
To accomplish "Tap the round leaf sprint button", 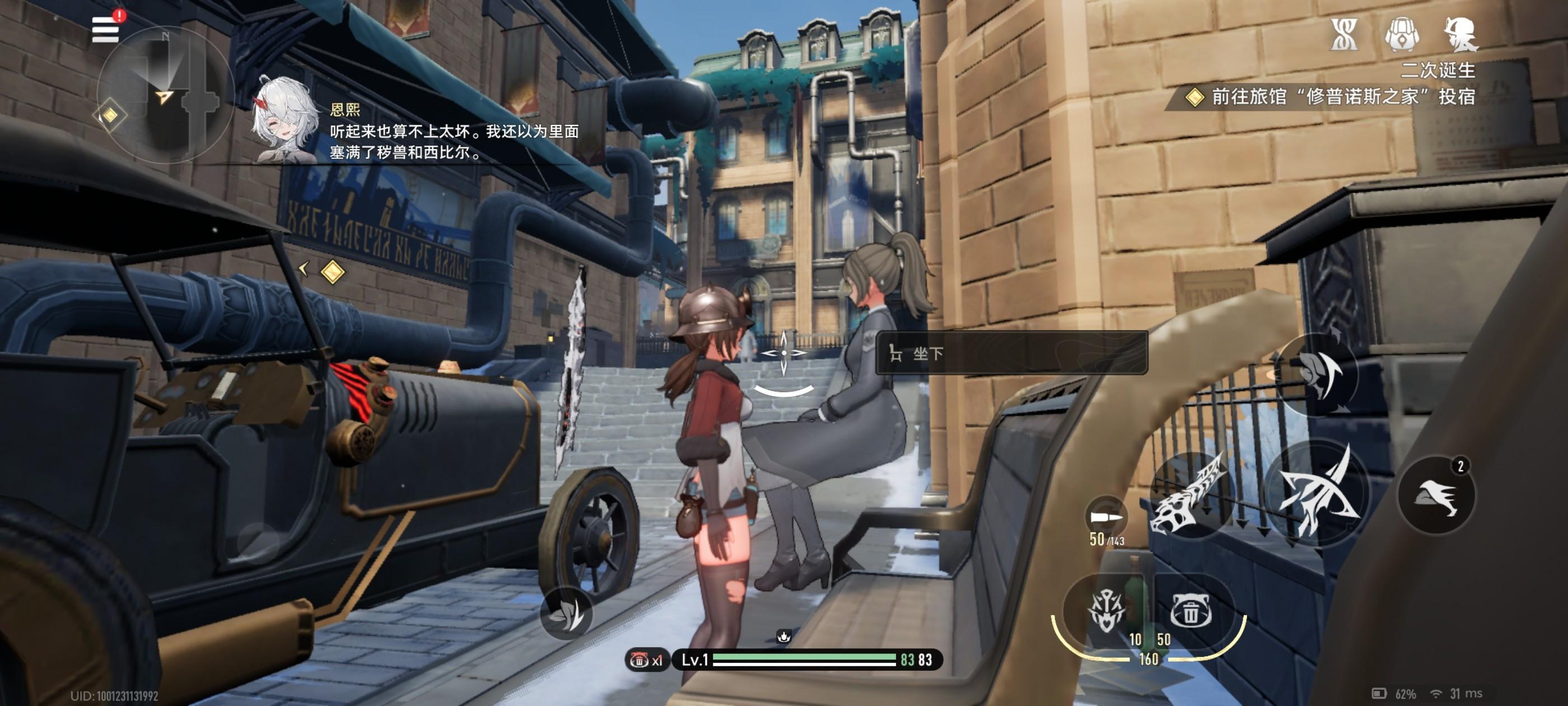I will [566, 614].
